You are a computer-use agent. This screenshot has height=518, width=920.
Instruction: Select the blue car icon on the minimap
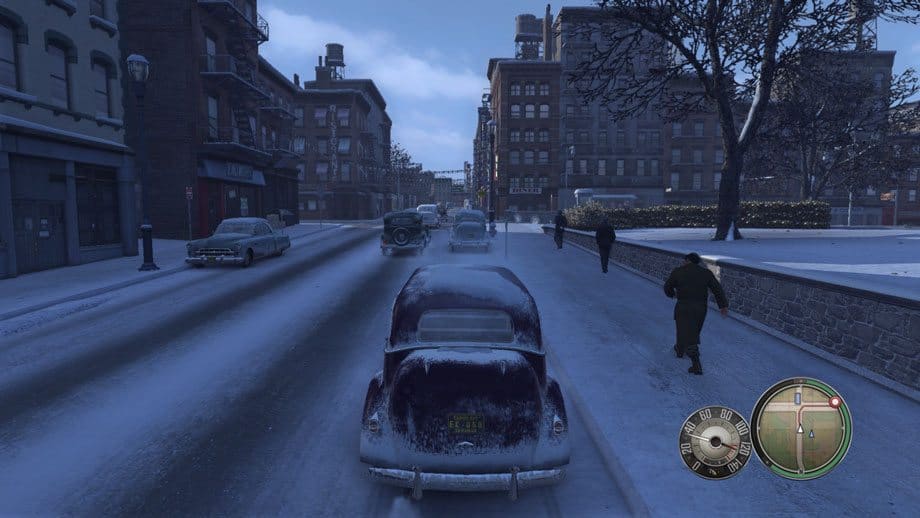pyautogui.click(x=798, y=399)
